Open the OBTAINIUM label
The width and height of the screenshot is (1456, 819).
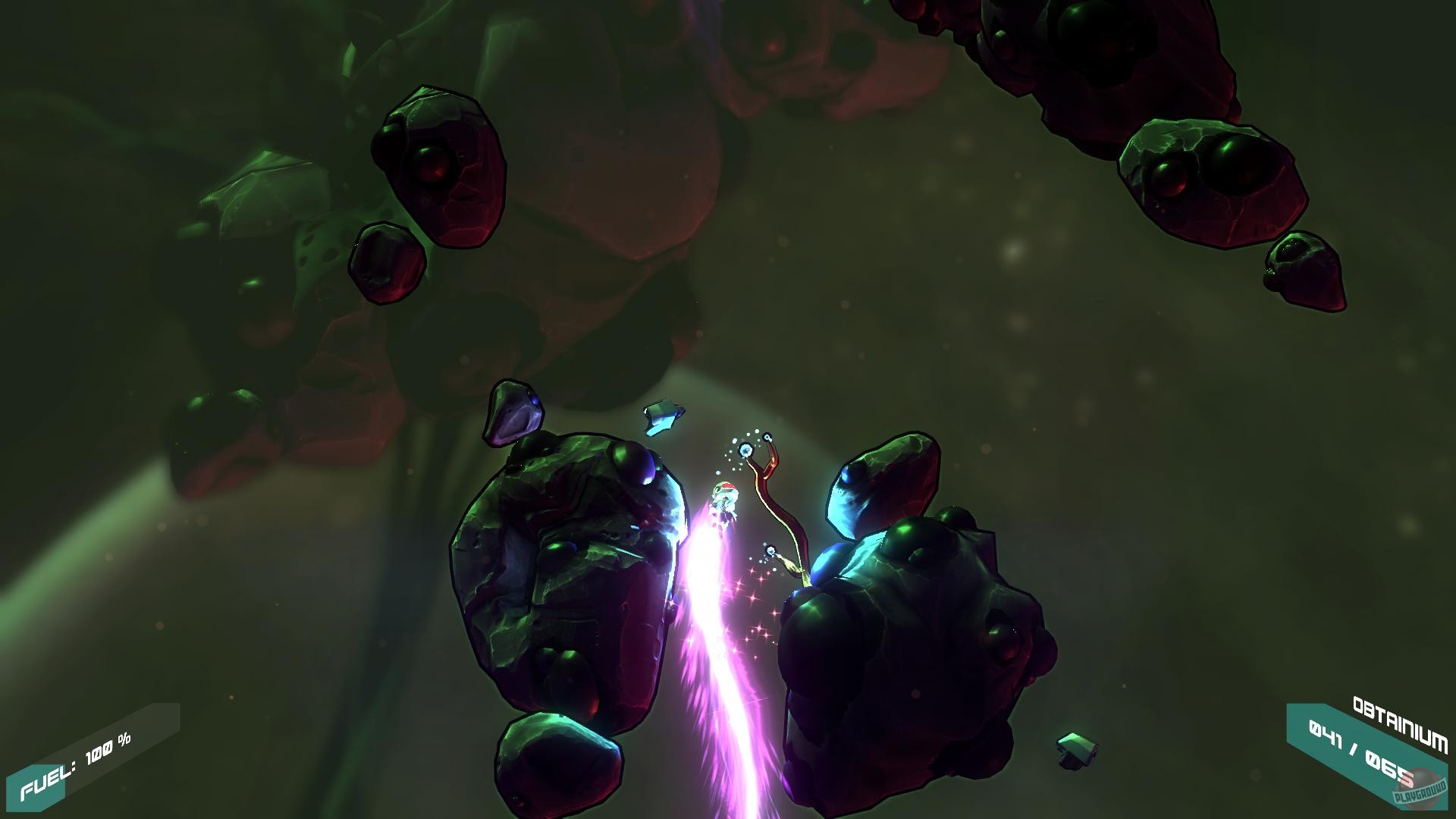[x=1401, y=719]
